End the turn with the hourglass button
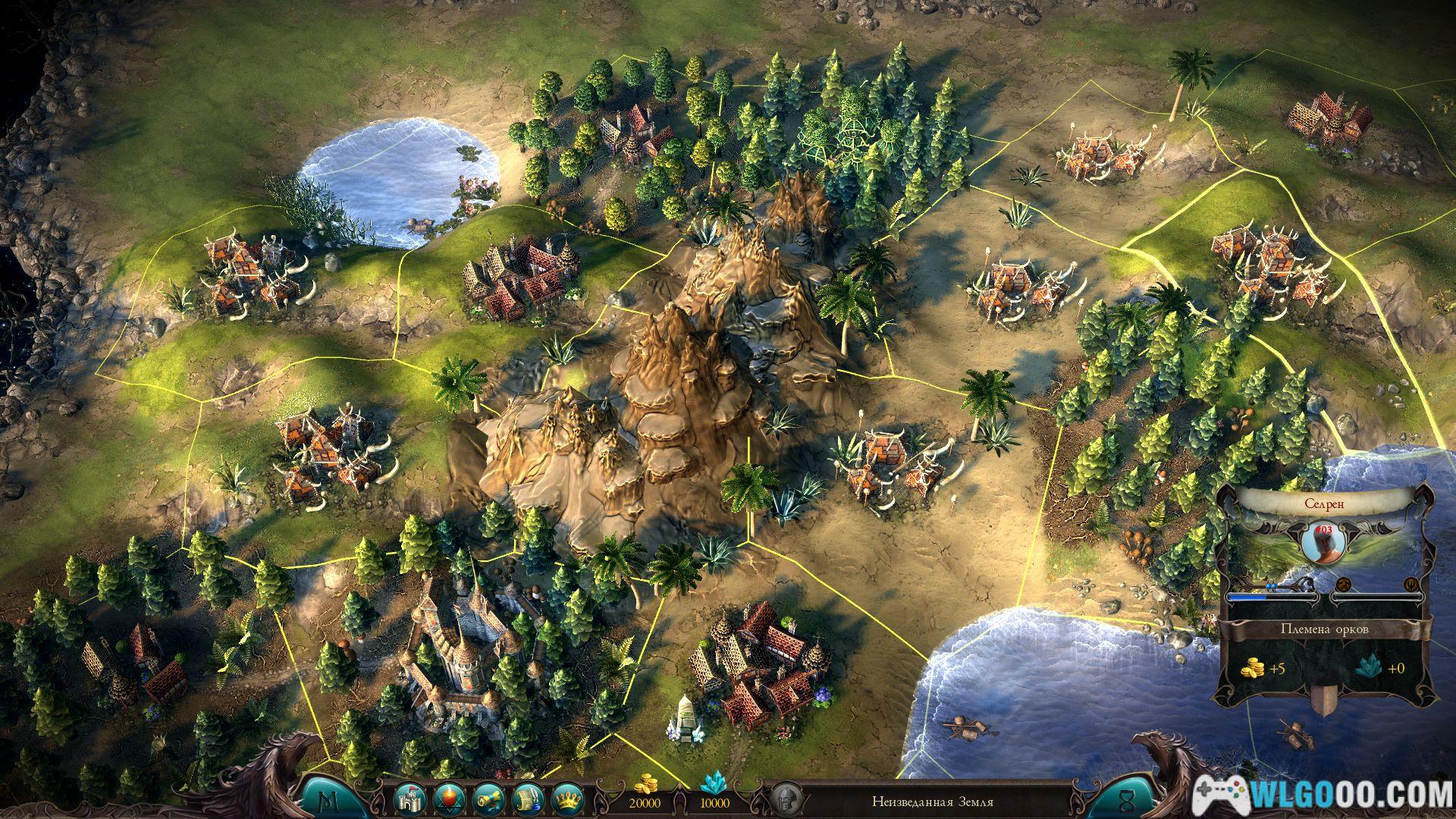The width and height of the screenshot is (1456, 819). click(1126, 799)
